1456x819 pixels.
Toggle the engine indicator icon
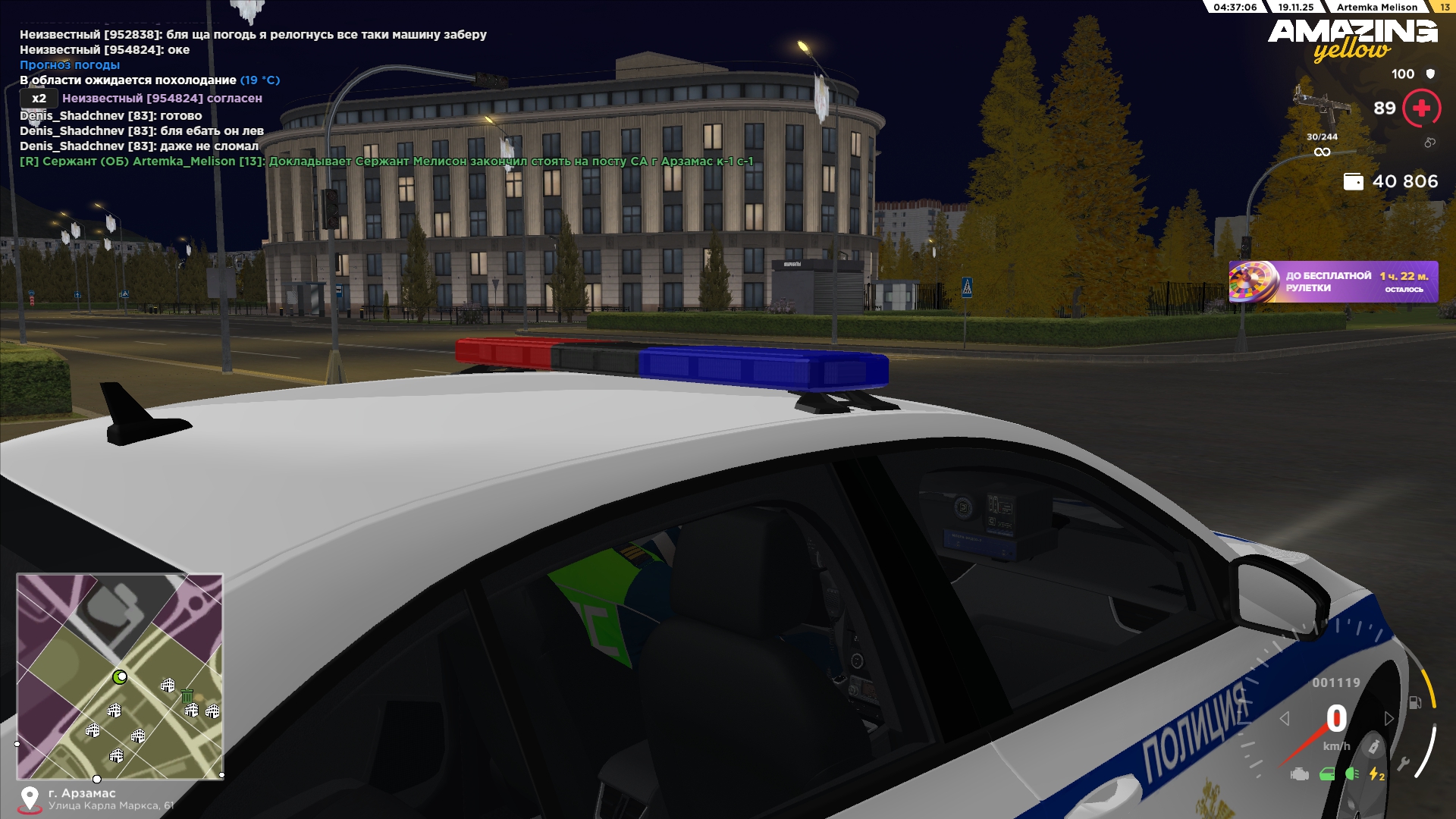pyautogui.click(x=1300, y=774)
